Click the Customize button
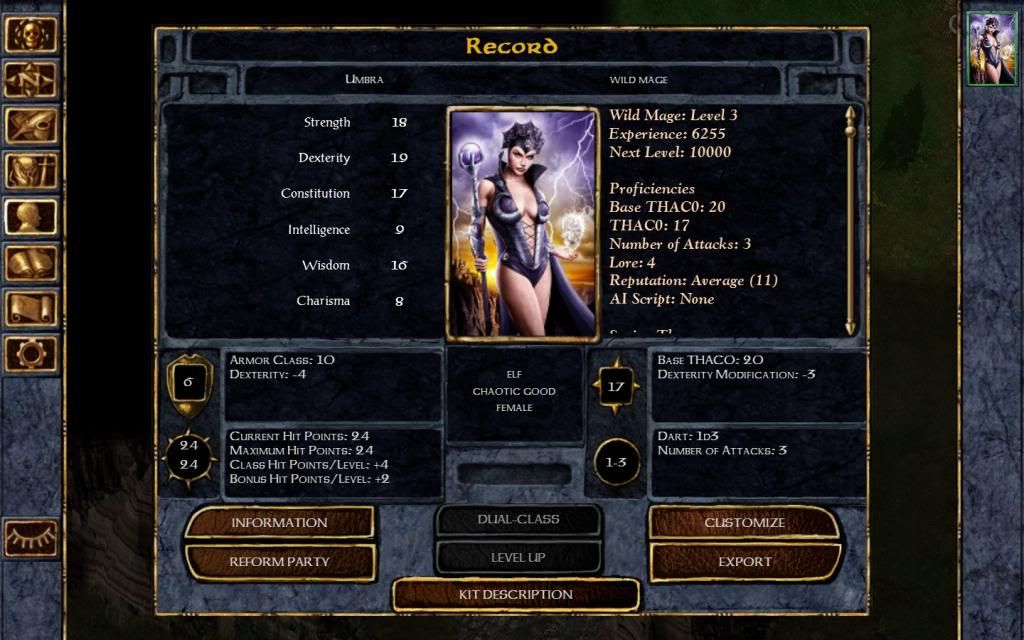This screenshot has height=640, width=1024. (745, 522)
